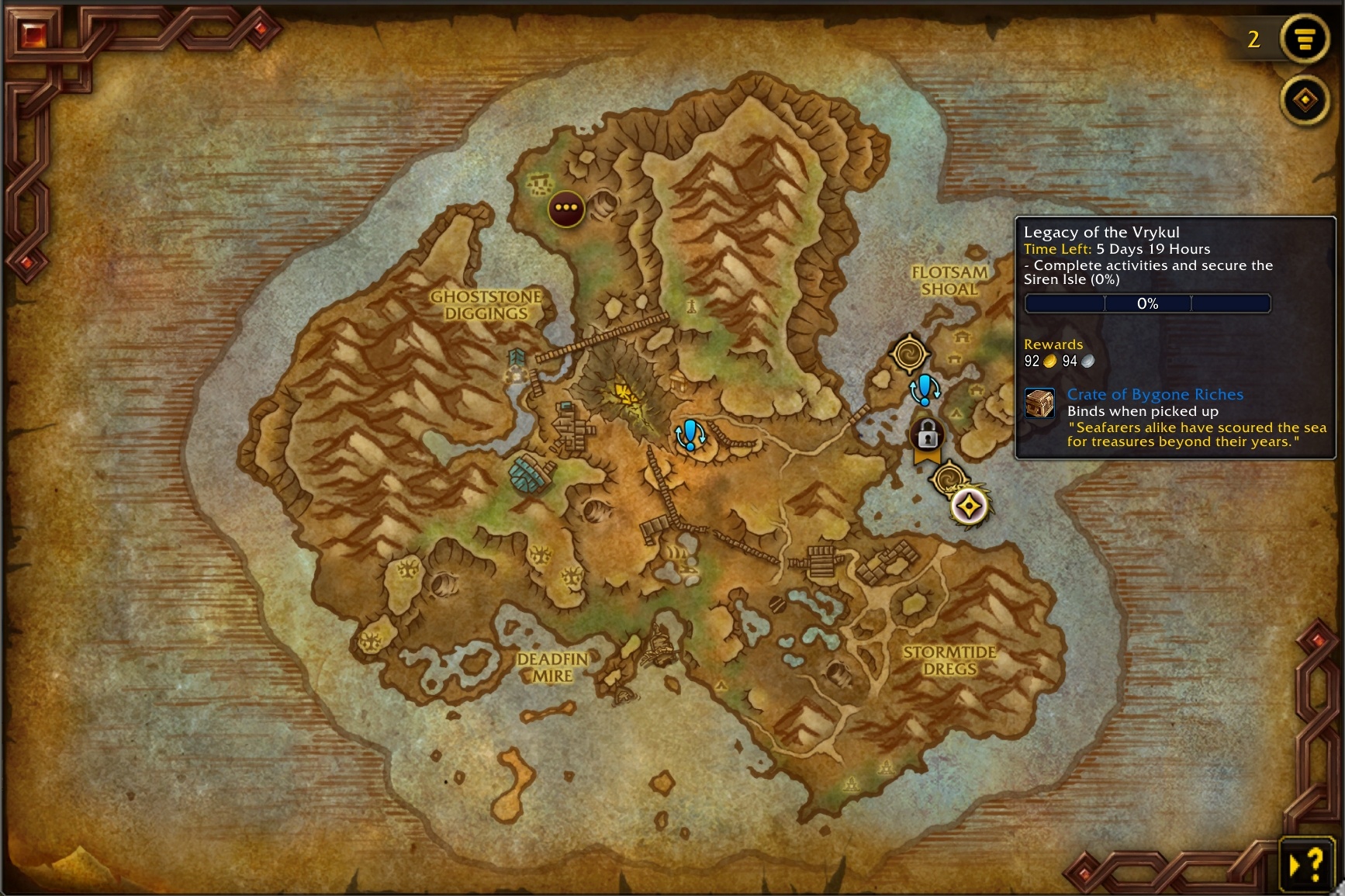
Task: Choose the blue quest marker beside the padlock
Action: 924,389
